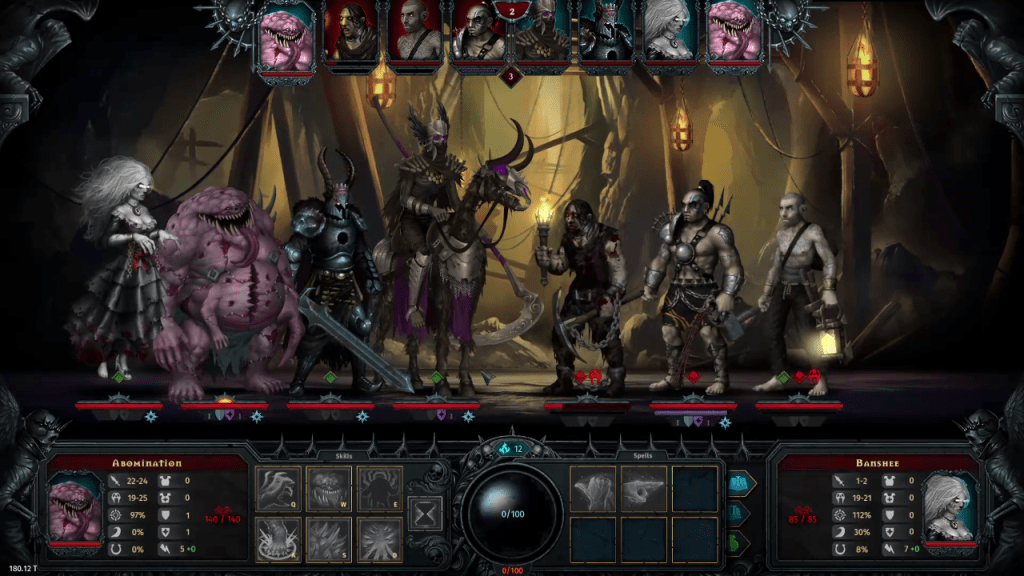Pick the horned knight portrait in turn order

tap(607, 33)
